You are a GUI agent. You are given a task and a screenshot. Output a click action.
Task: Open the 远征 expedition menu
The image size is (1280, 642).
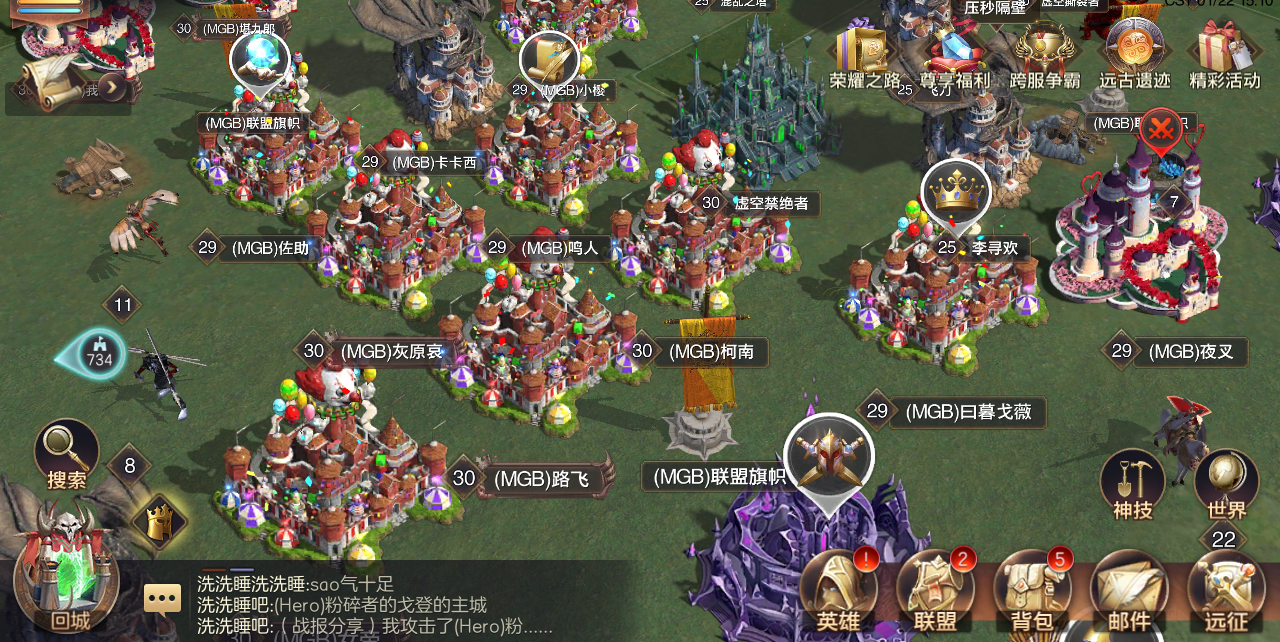tap(1226, 592)
